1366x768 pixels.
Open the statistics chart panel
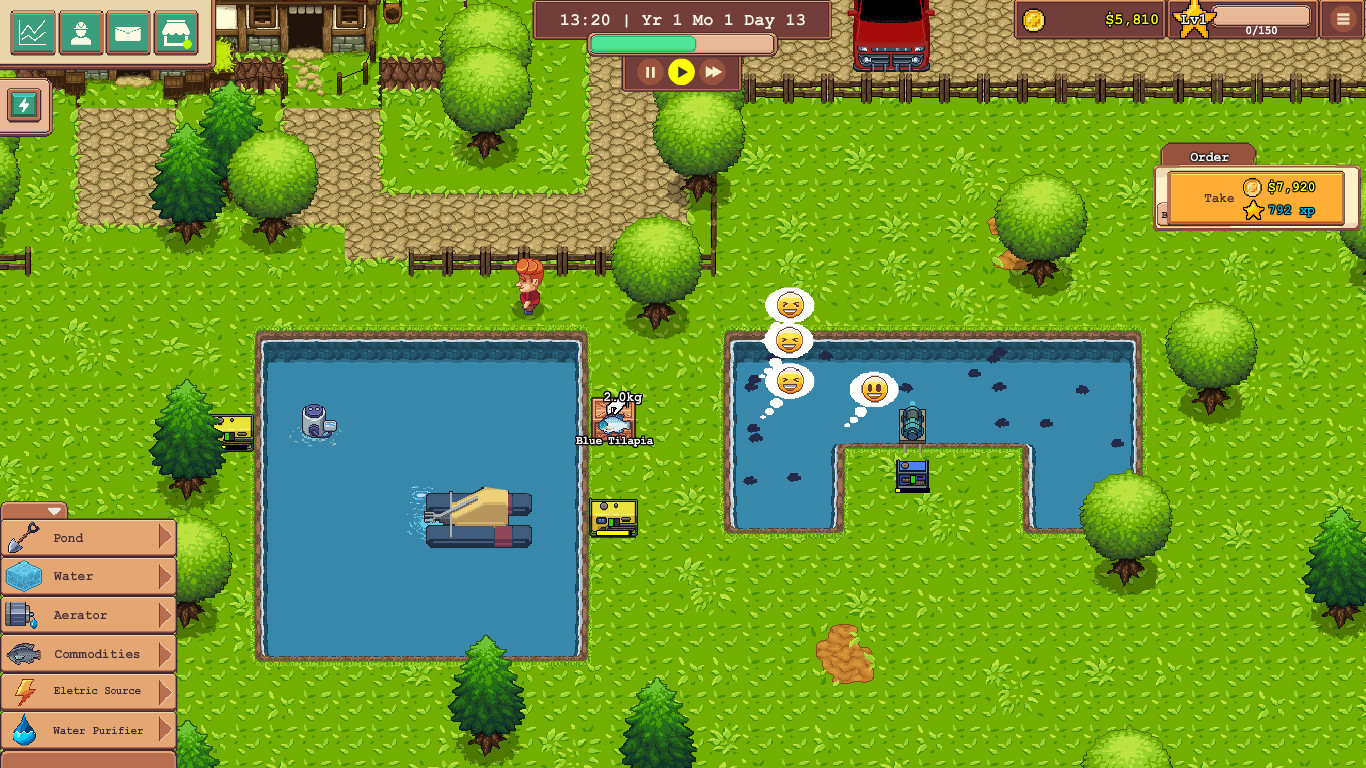tap(34, 31)
